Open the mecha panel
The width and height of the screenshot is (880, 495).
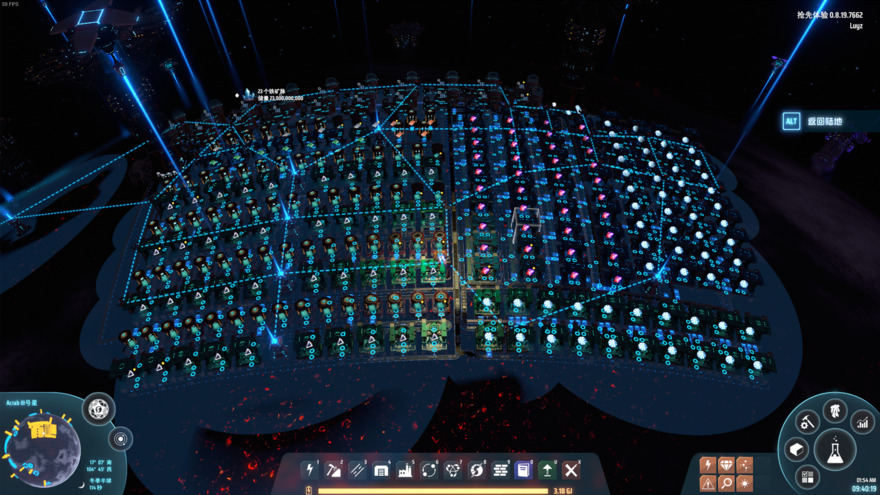[x=835, y=409]
